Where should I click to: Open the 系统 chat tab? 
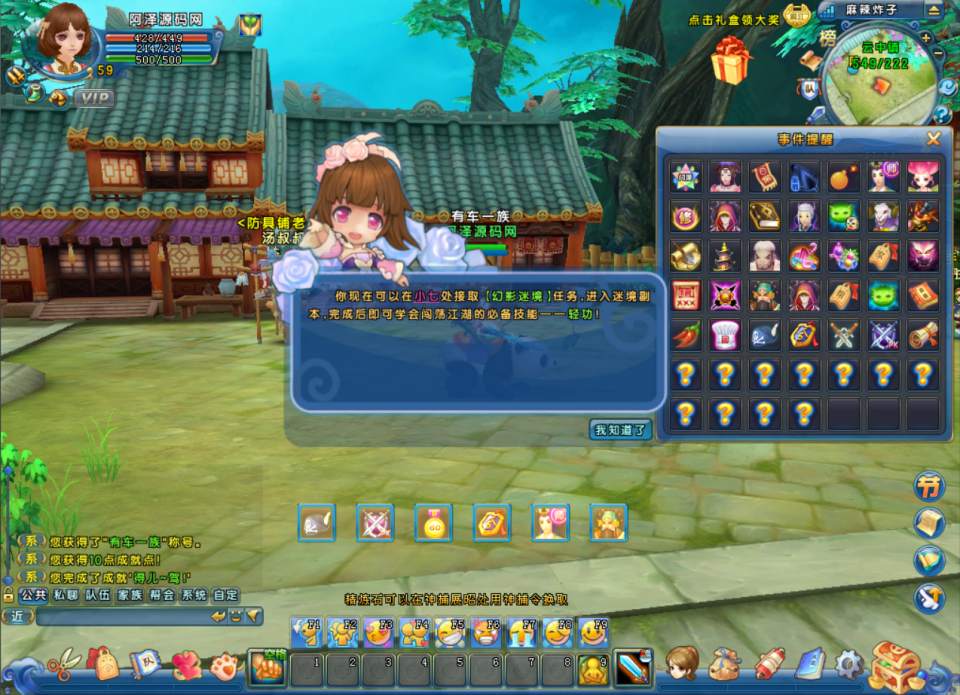tap(194, 594)
